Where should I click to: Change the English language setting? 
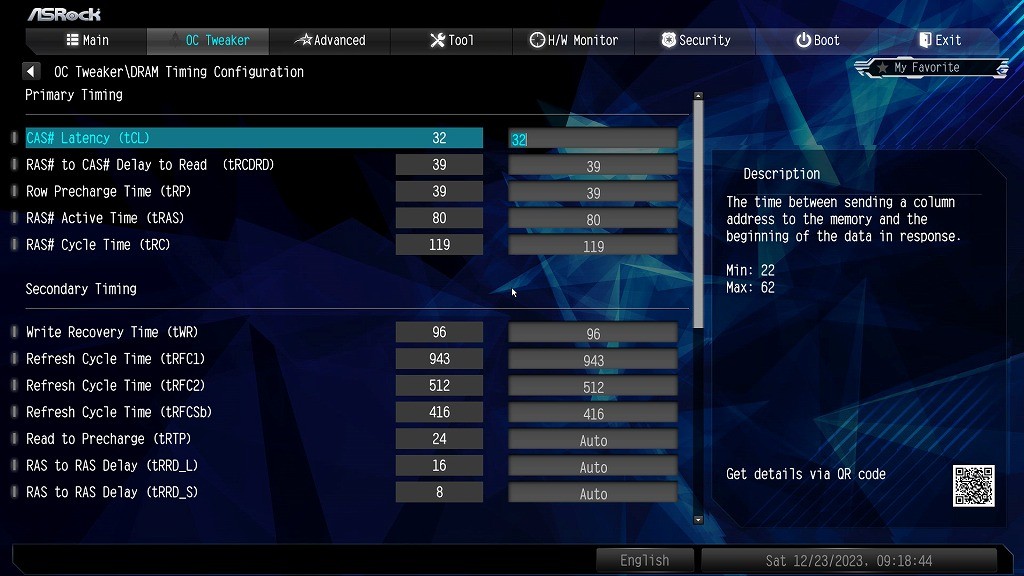click(x=644, y=560)
